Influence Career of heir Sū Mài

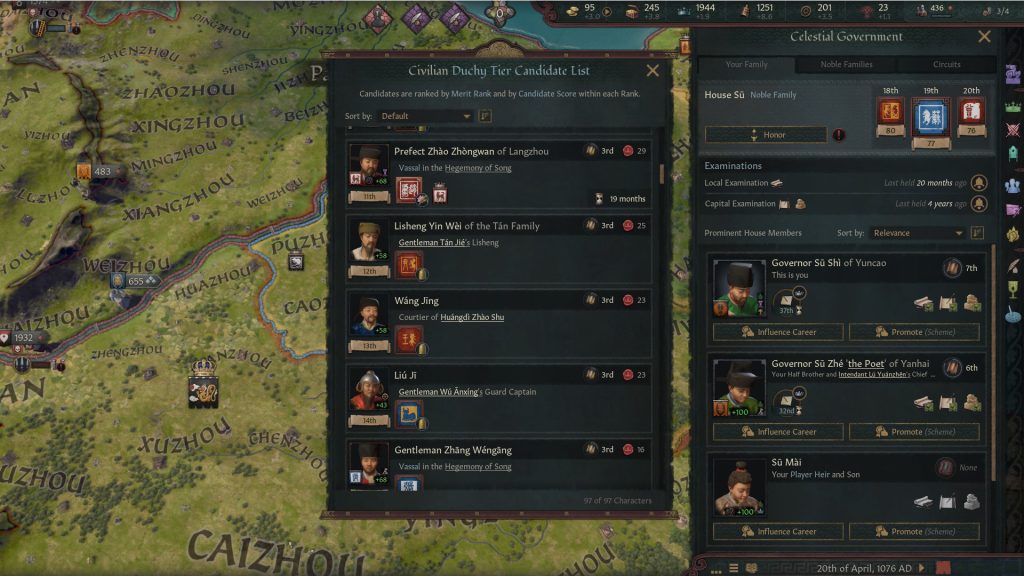pos(778,532)
